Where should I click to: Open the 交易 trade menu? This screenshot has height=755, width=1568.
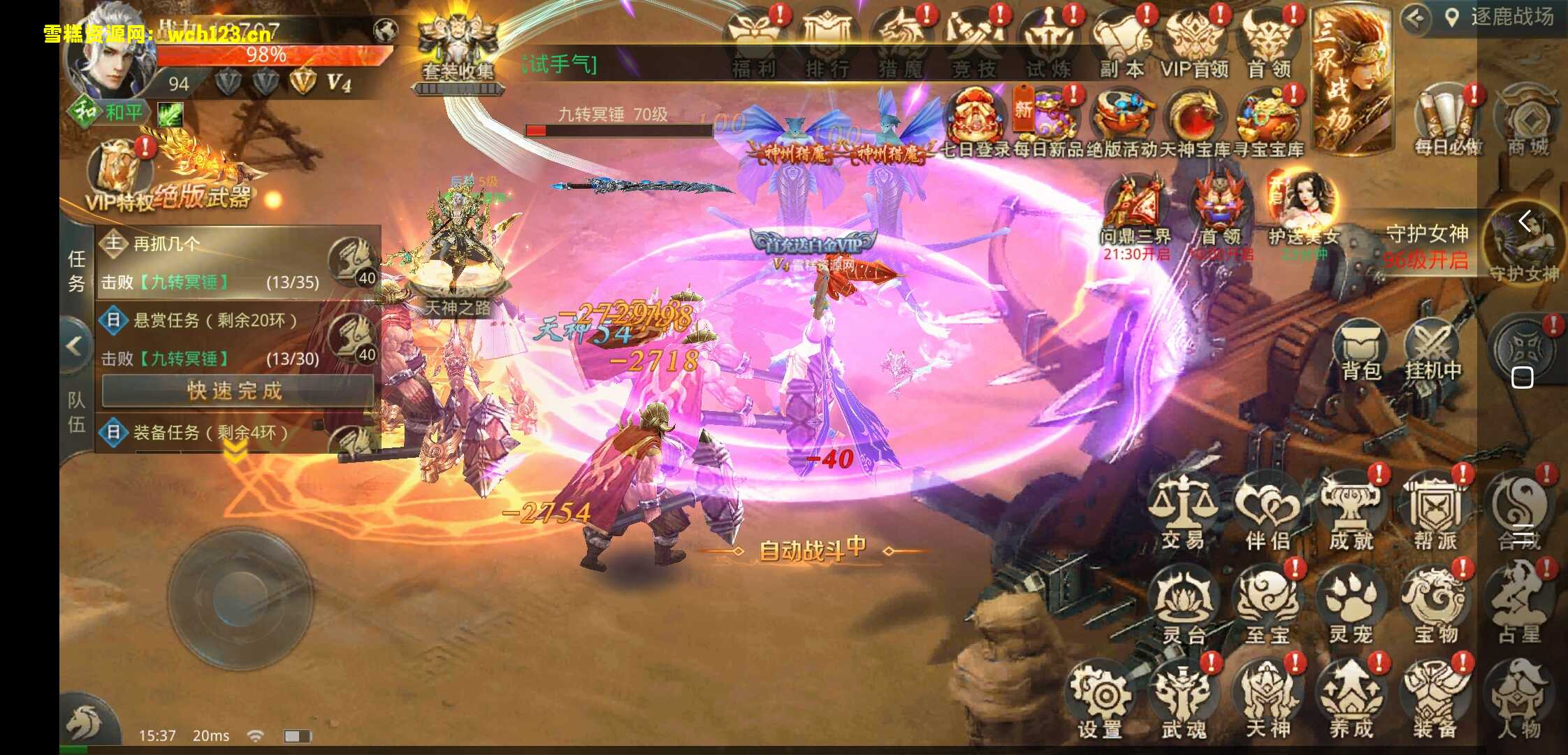[1183, 510]
